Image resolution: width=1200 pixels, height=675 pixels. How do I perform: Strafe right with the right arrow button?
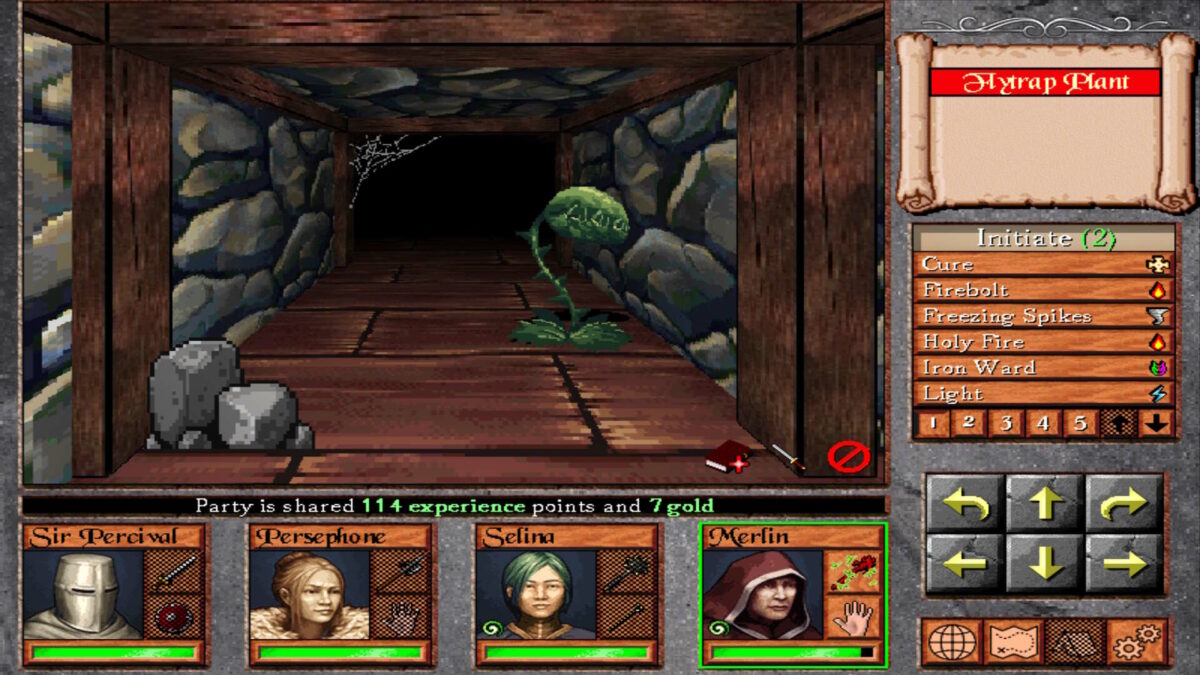coord(1124,562)
